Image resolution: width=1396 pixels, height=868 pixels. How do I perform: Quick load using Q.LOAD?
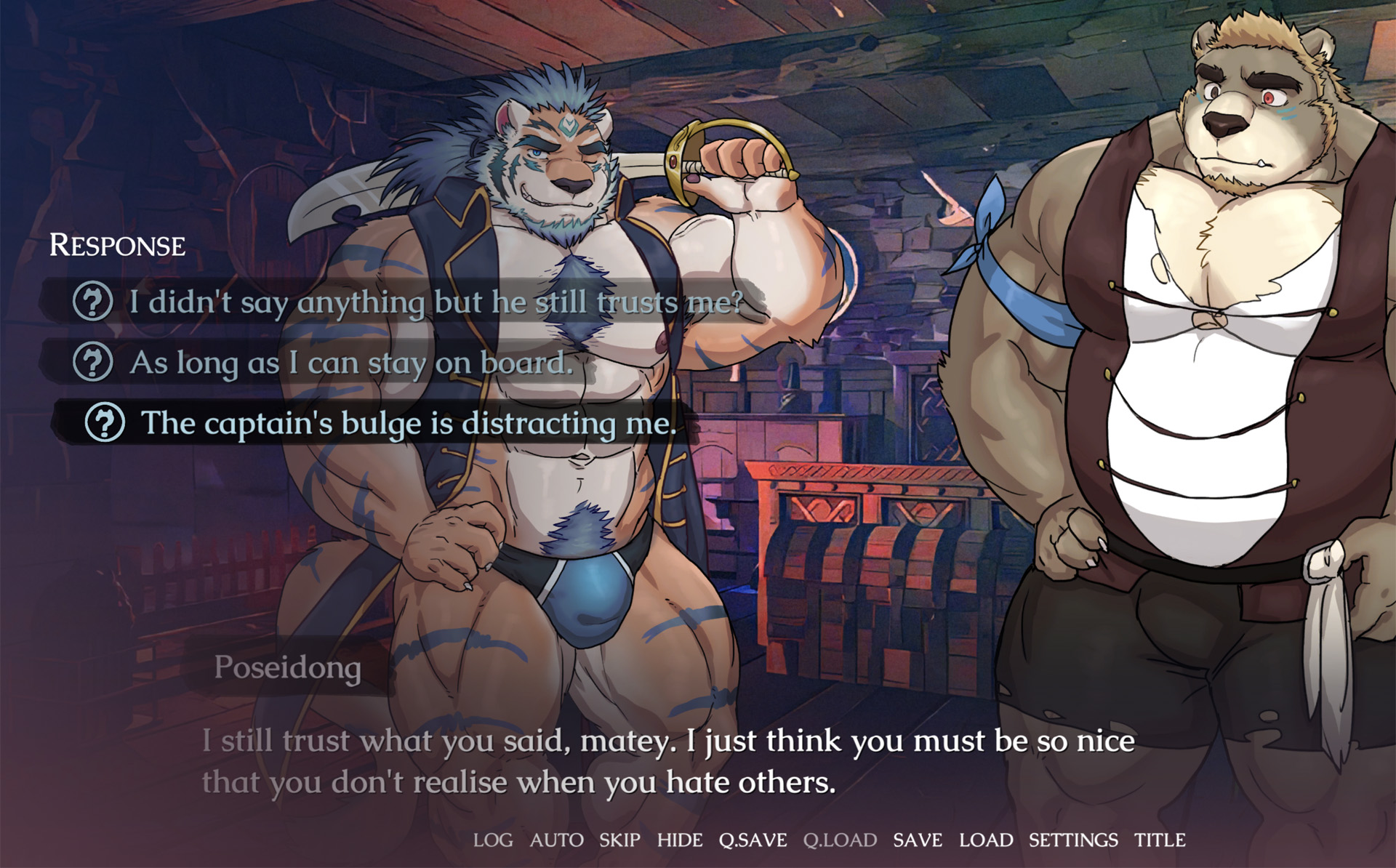click(x=840, y=840)
